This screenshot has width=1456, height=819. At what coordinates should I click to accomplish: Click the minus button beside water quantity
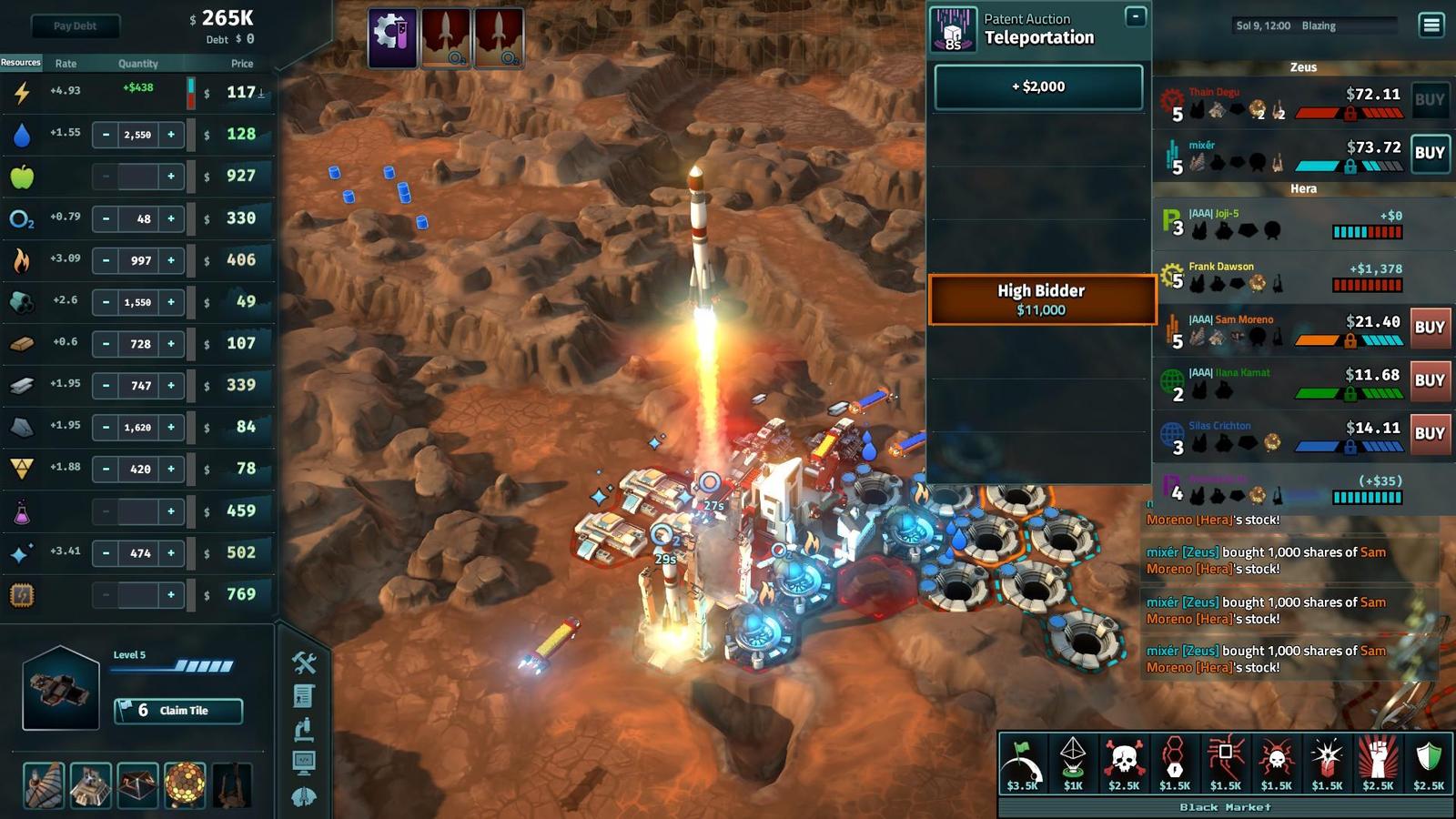(x=106, y=135)
